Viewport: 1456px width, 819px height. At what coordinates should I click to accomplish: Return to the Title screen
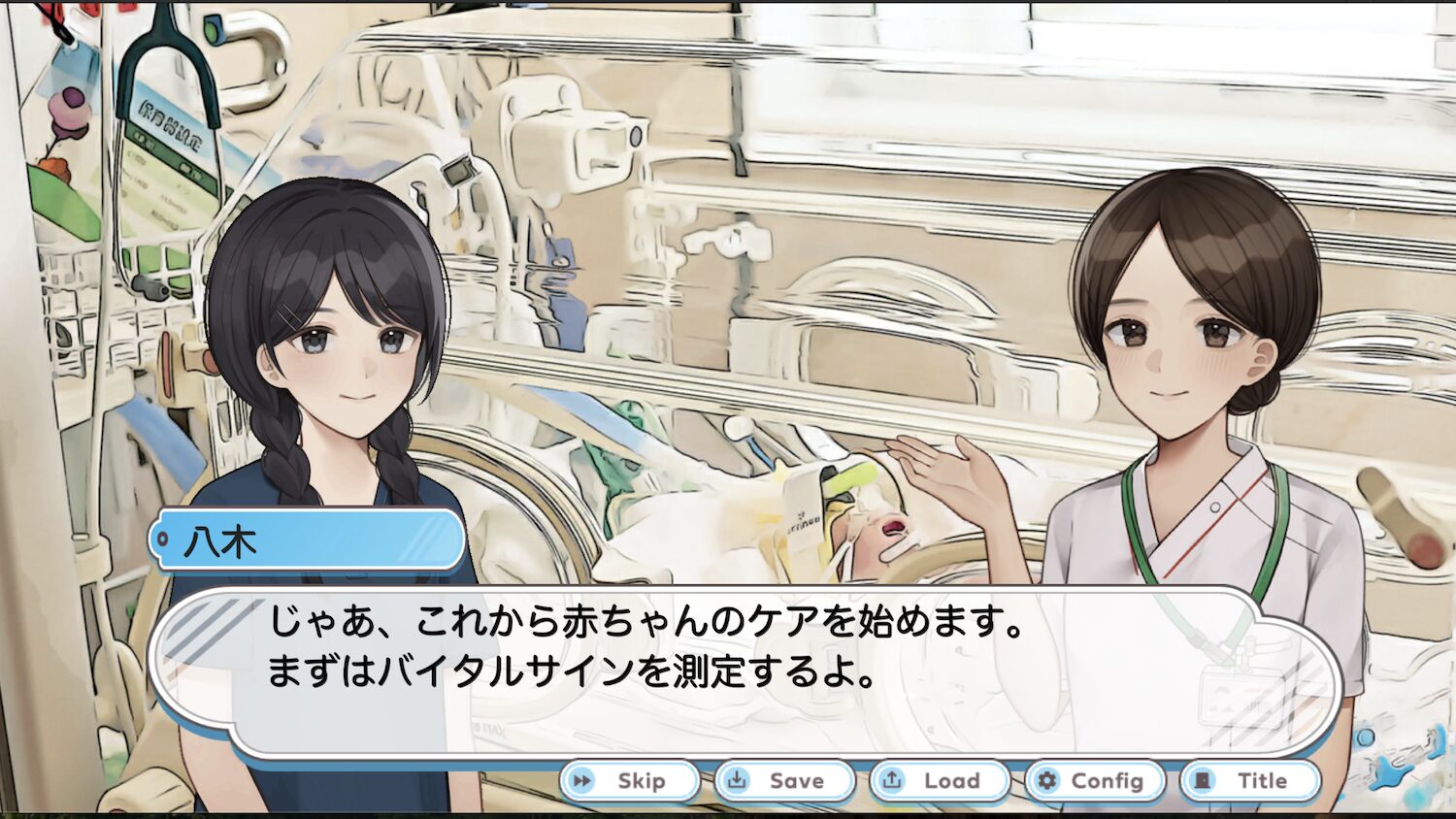[x=1250, y=781]
